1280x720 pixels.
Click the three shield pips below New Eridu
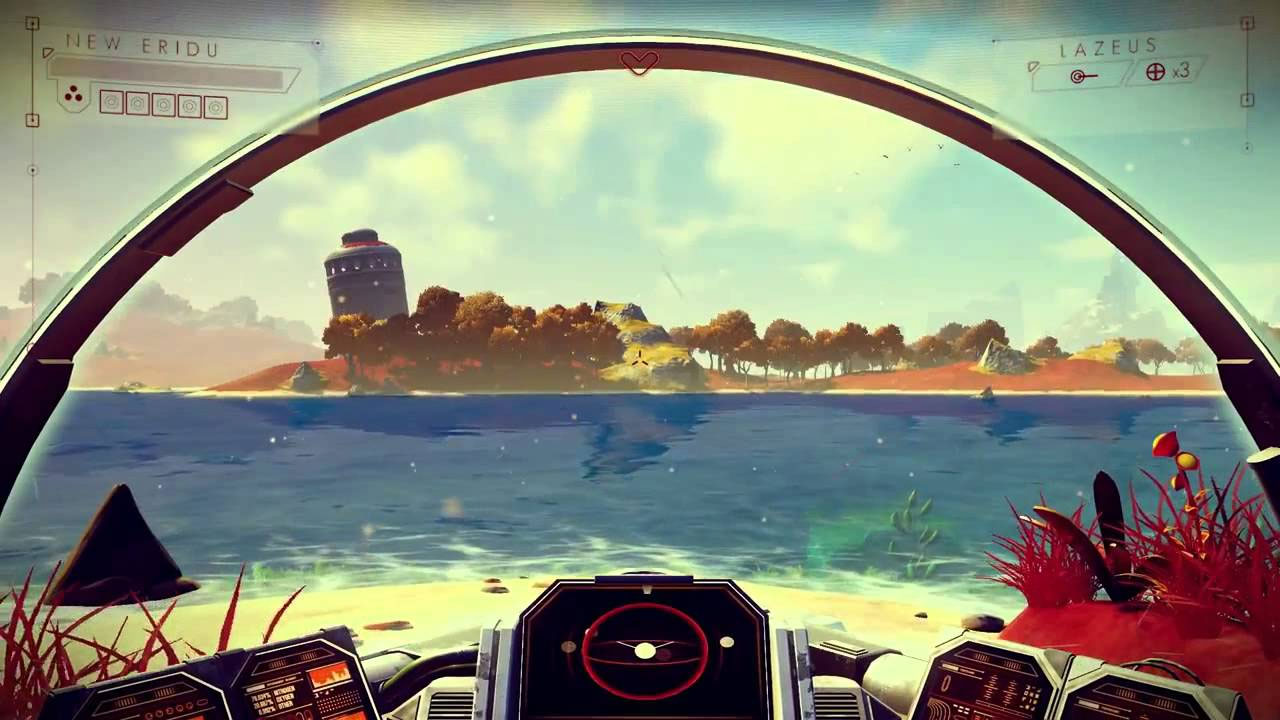tap(72, 93)
